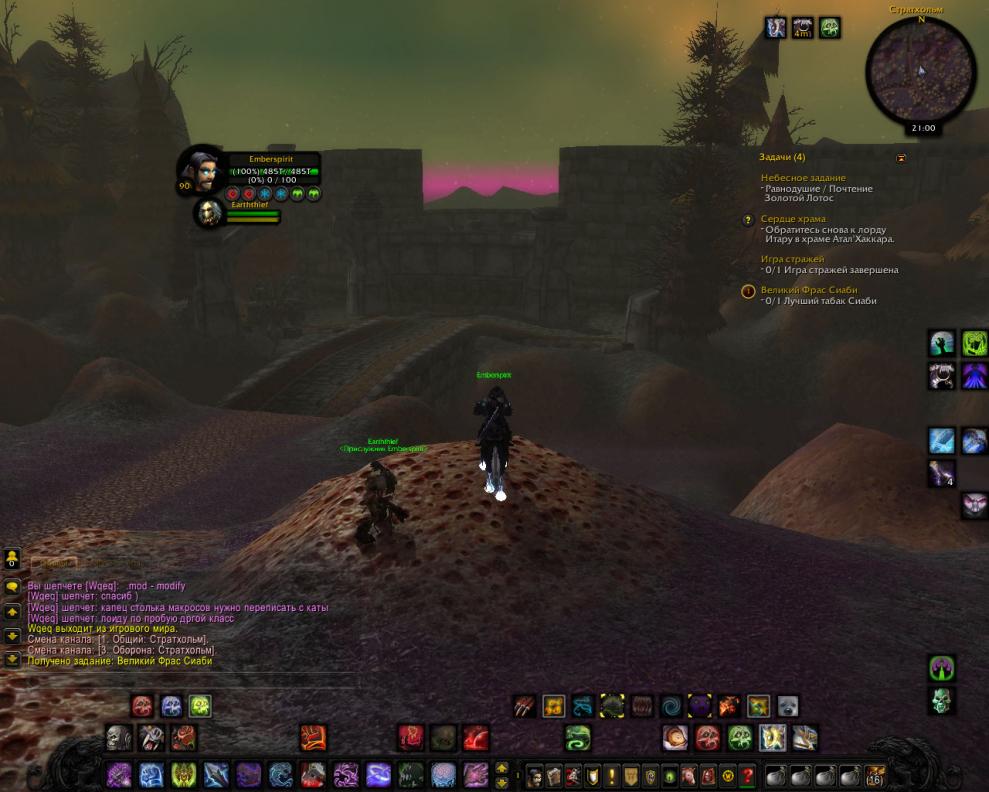Select the "Игра стражей" quest in the tracker
989x792 pixels.
(792, 259)
